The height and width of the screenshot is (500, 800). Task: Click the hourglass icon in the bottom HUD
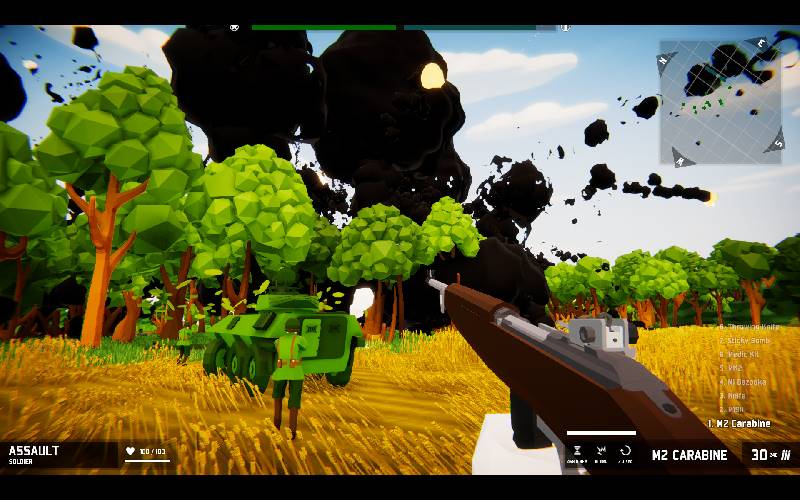tap(577, 452)
